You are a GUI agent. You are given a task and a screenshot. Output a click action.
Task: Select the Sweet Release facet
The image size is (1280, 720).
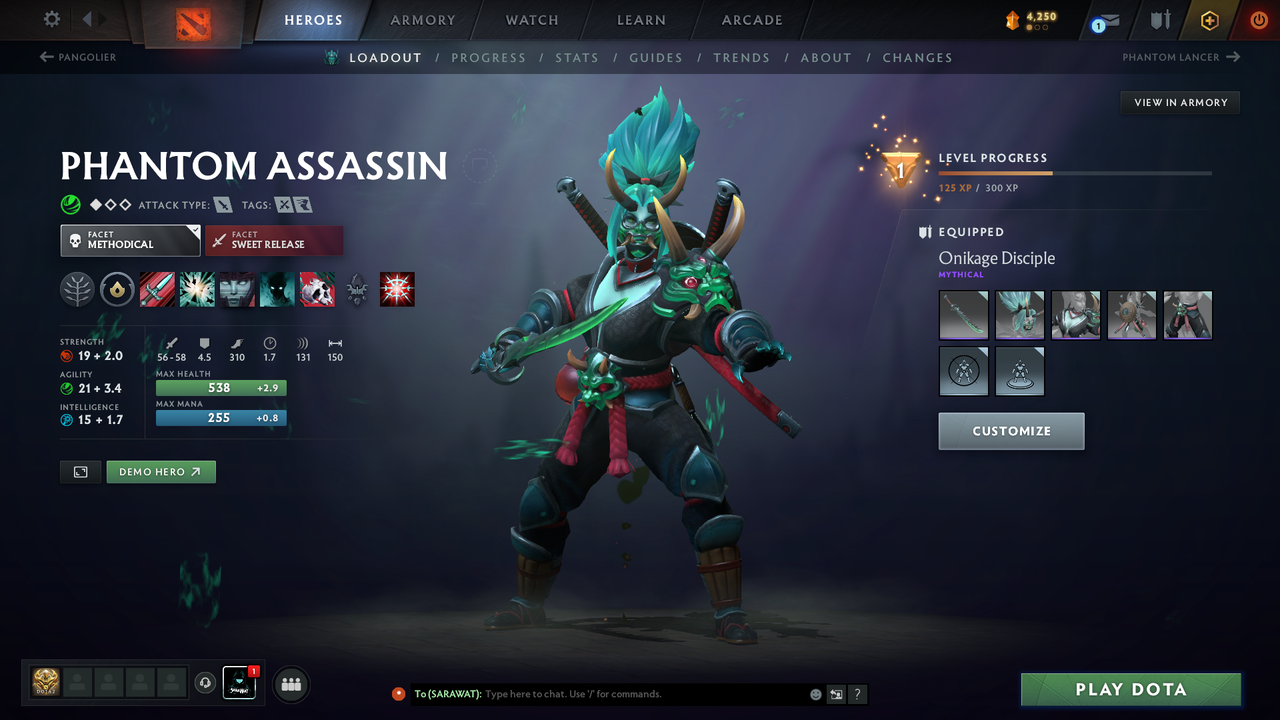274,240
